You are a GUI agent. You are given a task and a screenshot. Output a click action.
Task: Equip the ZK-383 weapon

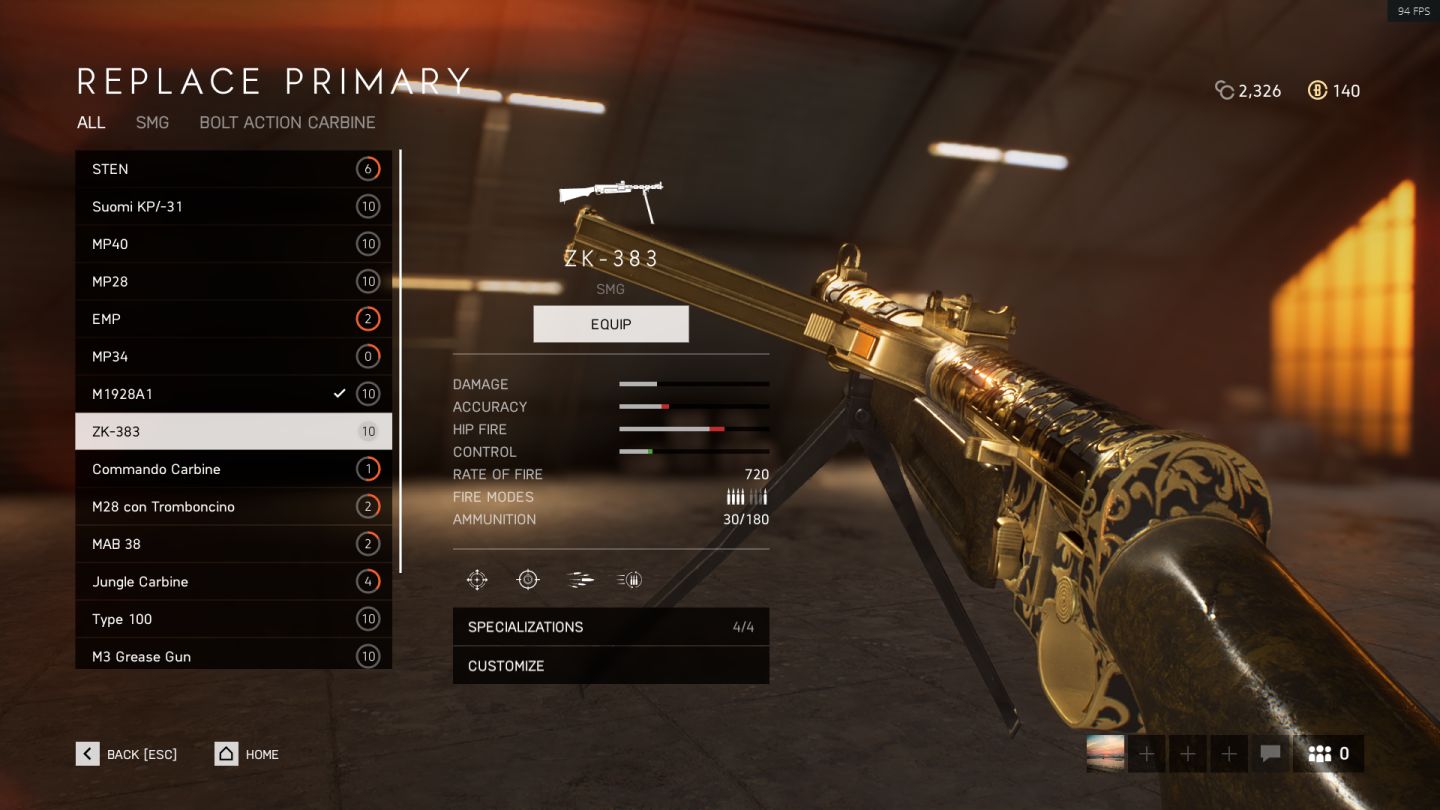610,324
